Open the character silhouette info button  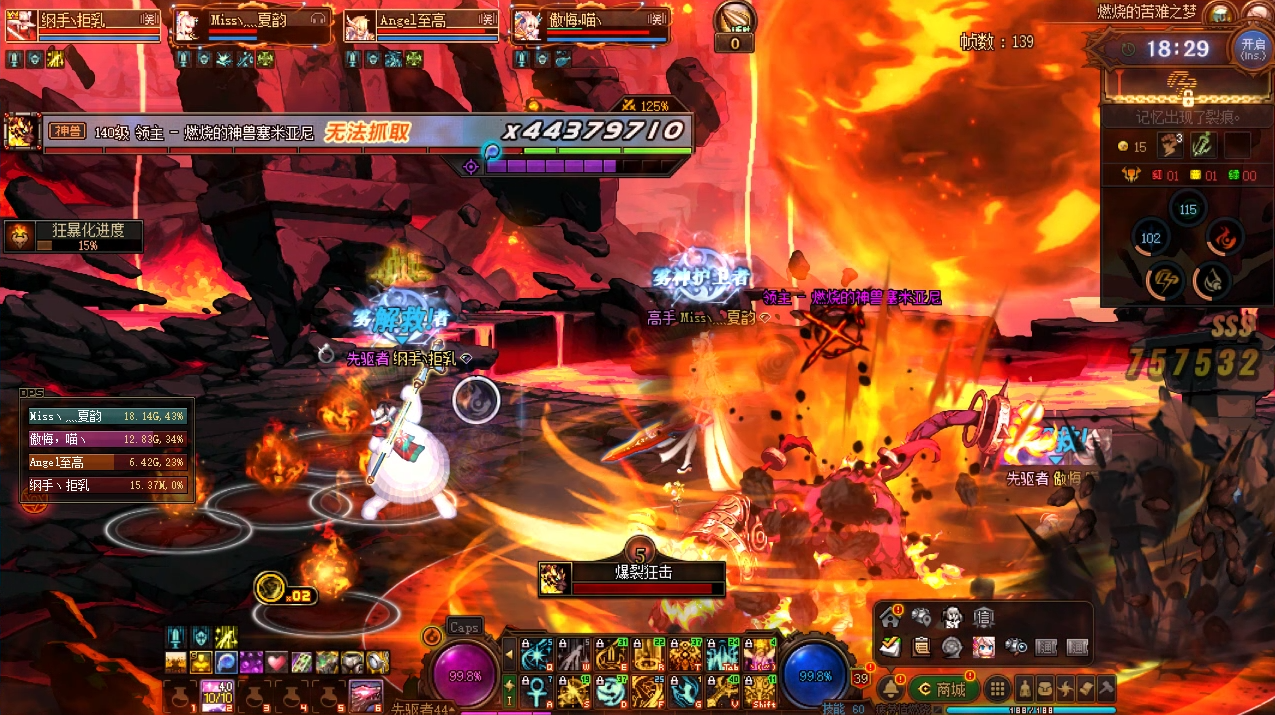1026,689
